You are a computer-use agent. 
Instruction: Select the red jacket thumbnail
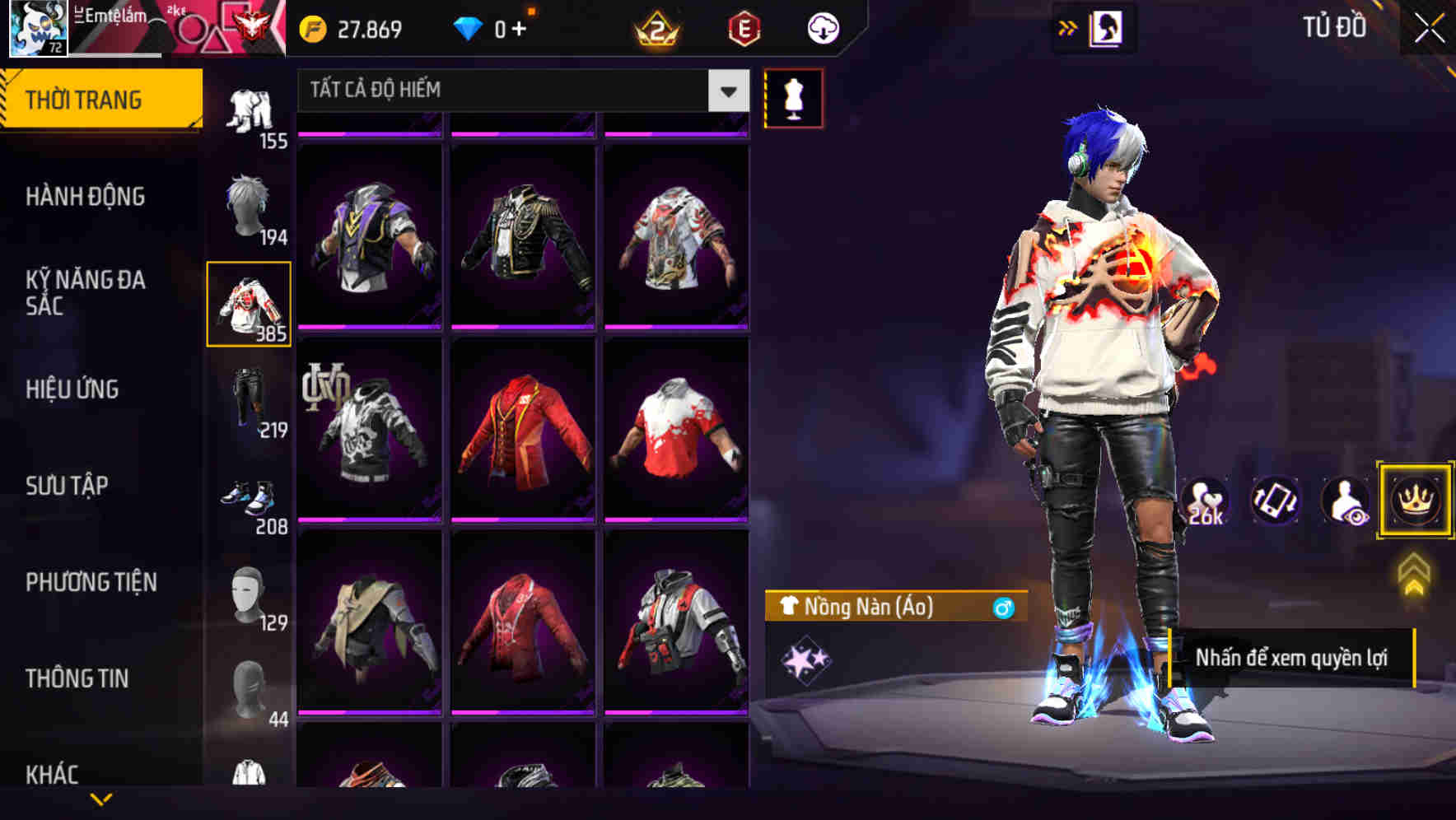(525, 428)
